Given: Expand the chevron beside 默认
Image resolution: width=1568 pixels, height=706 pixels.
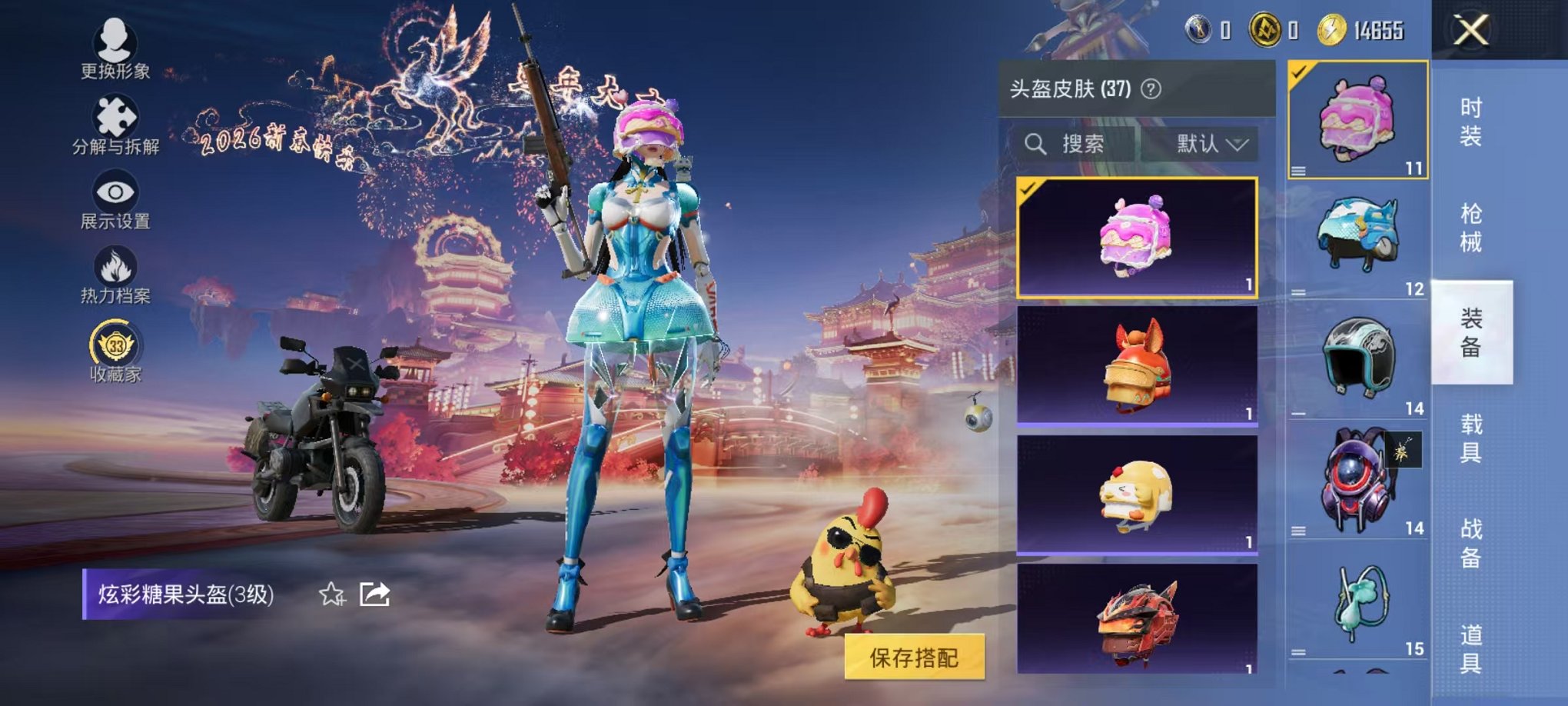Looking at the screenshot, I should click(x=1237, y=145).
